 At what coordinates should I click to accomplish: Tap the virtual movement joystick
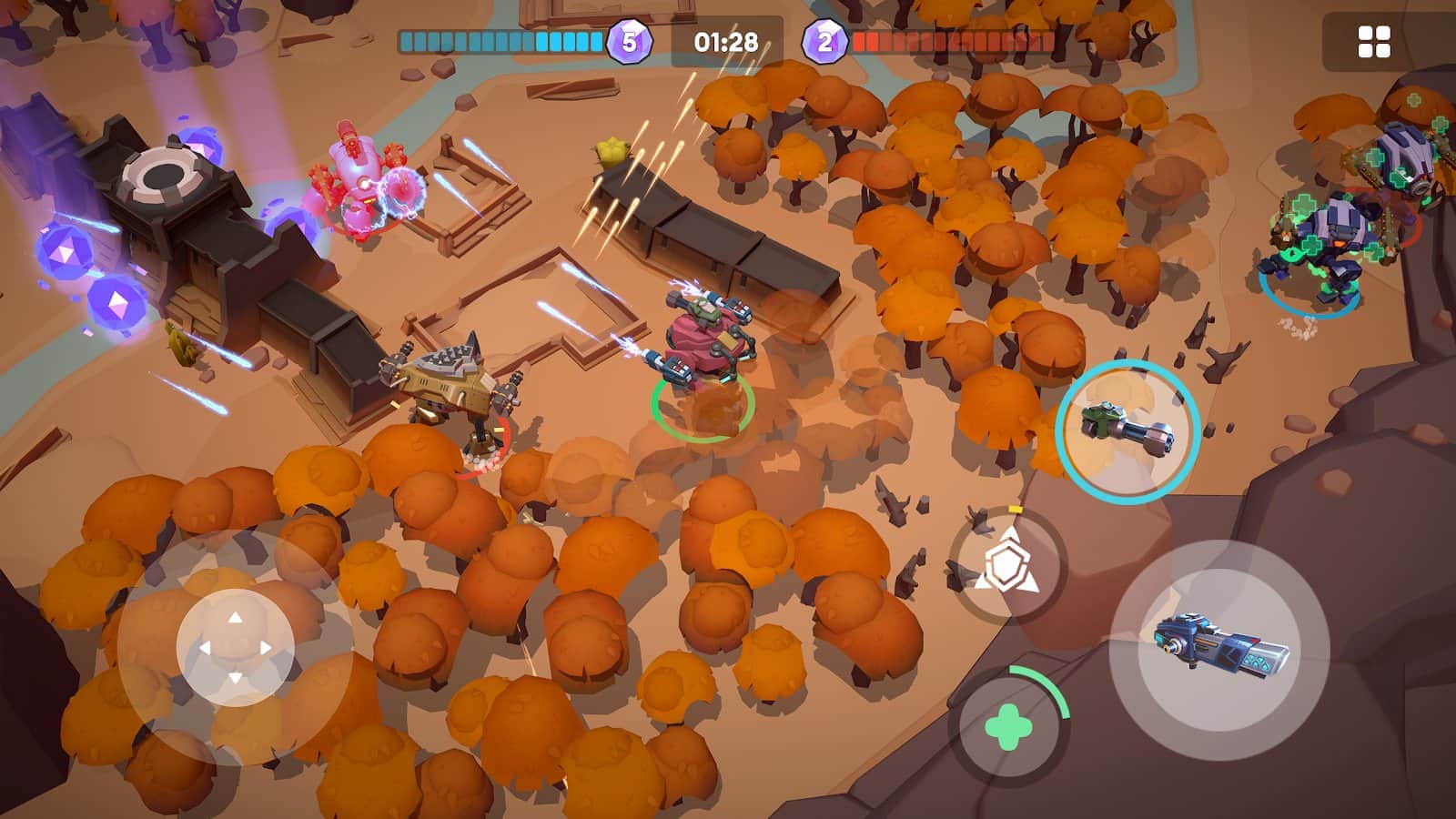235,647
